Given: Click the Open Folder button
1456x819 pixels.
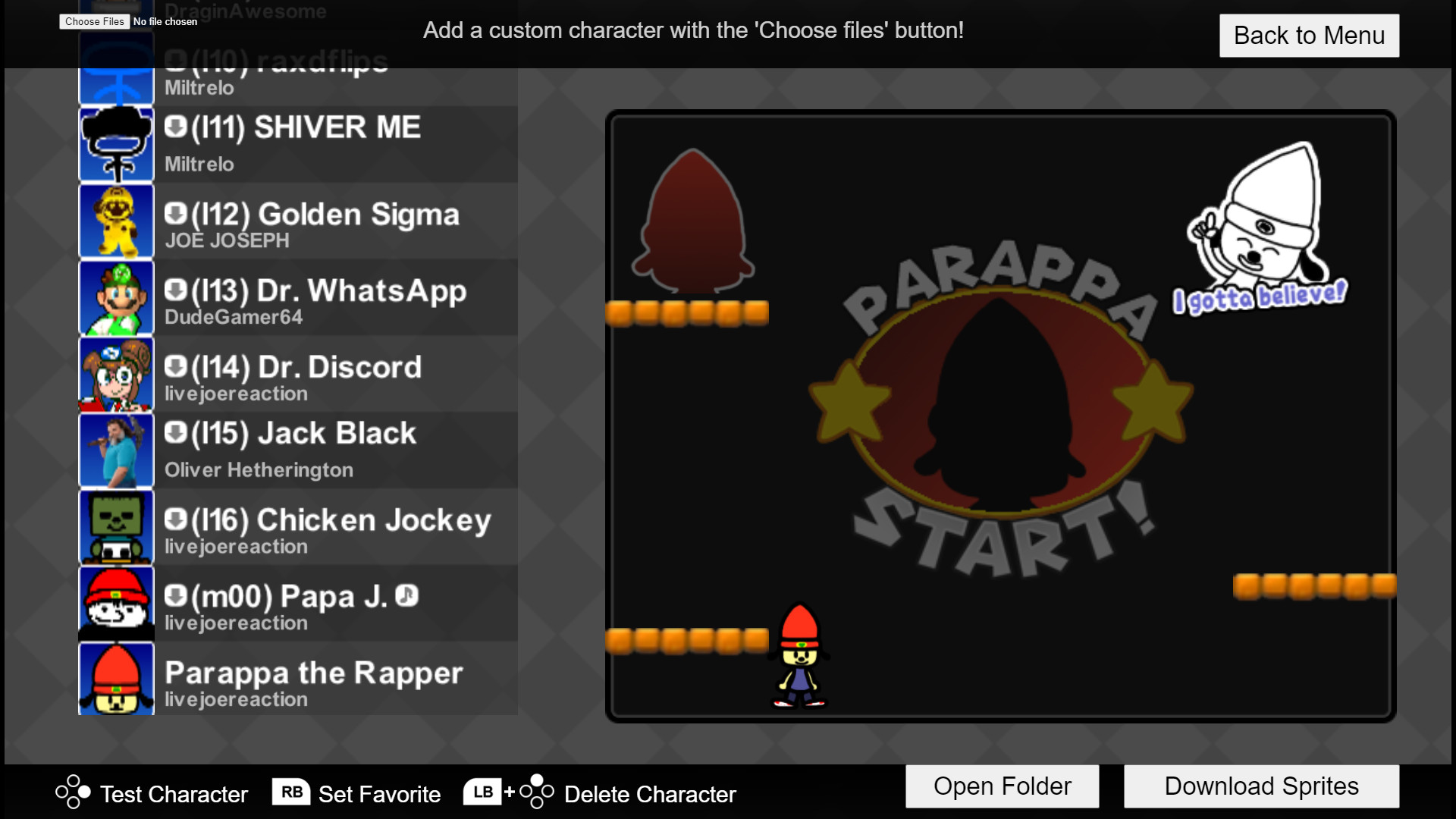Looking at the screenshot, I should coord(1002,786).
